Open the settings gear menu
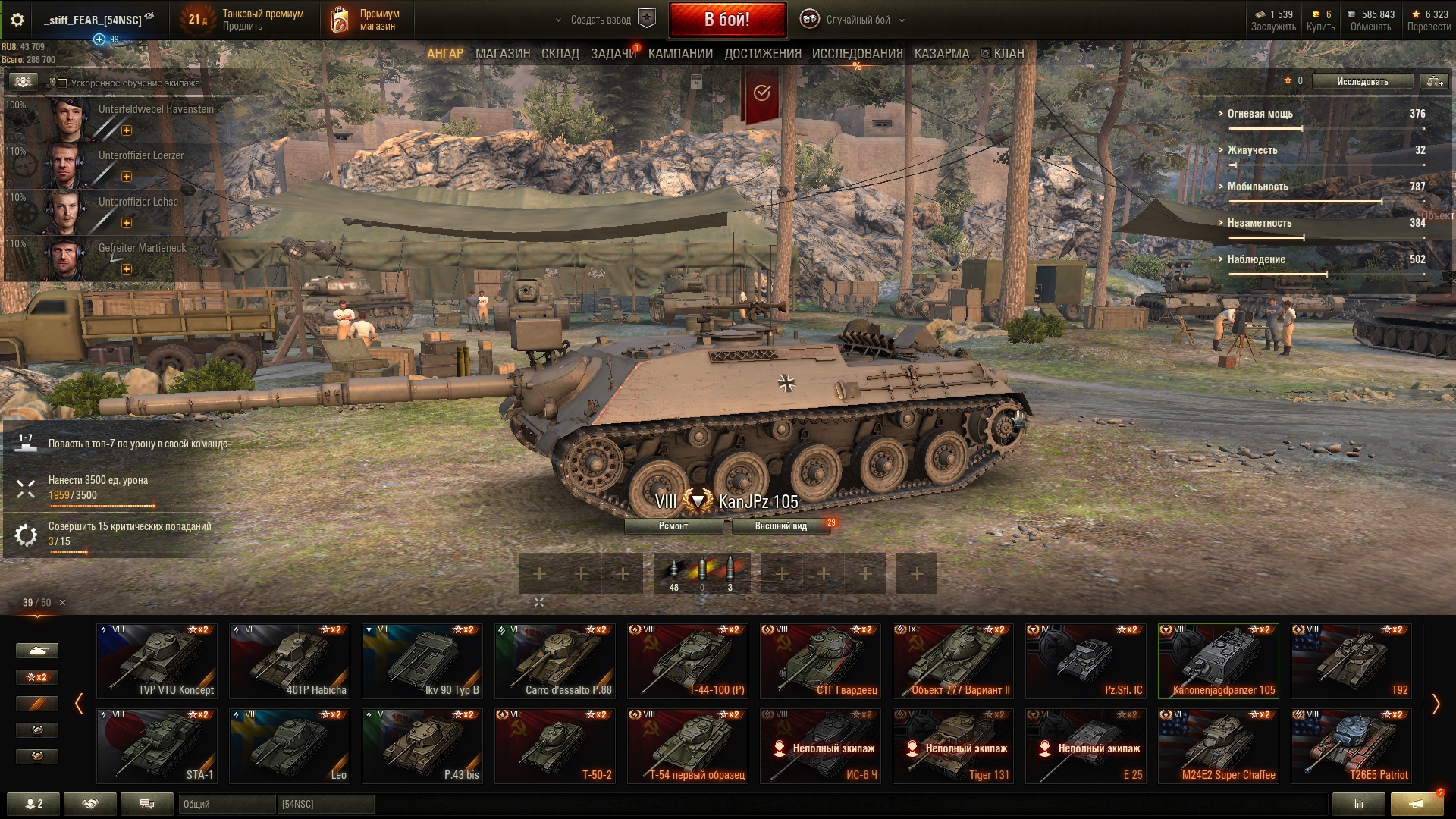The image size is (1456, 819). [17, 20]
